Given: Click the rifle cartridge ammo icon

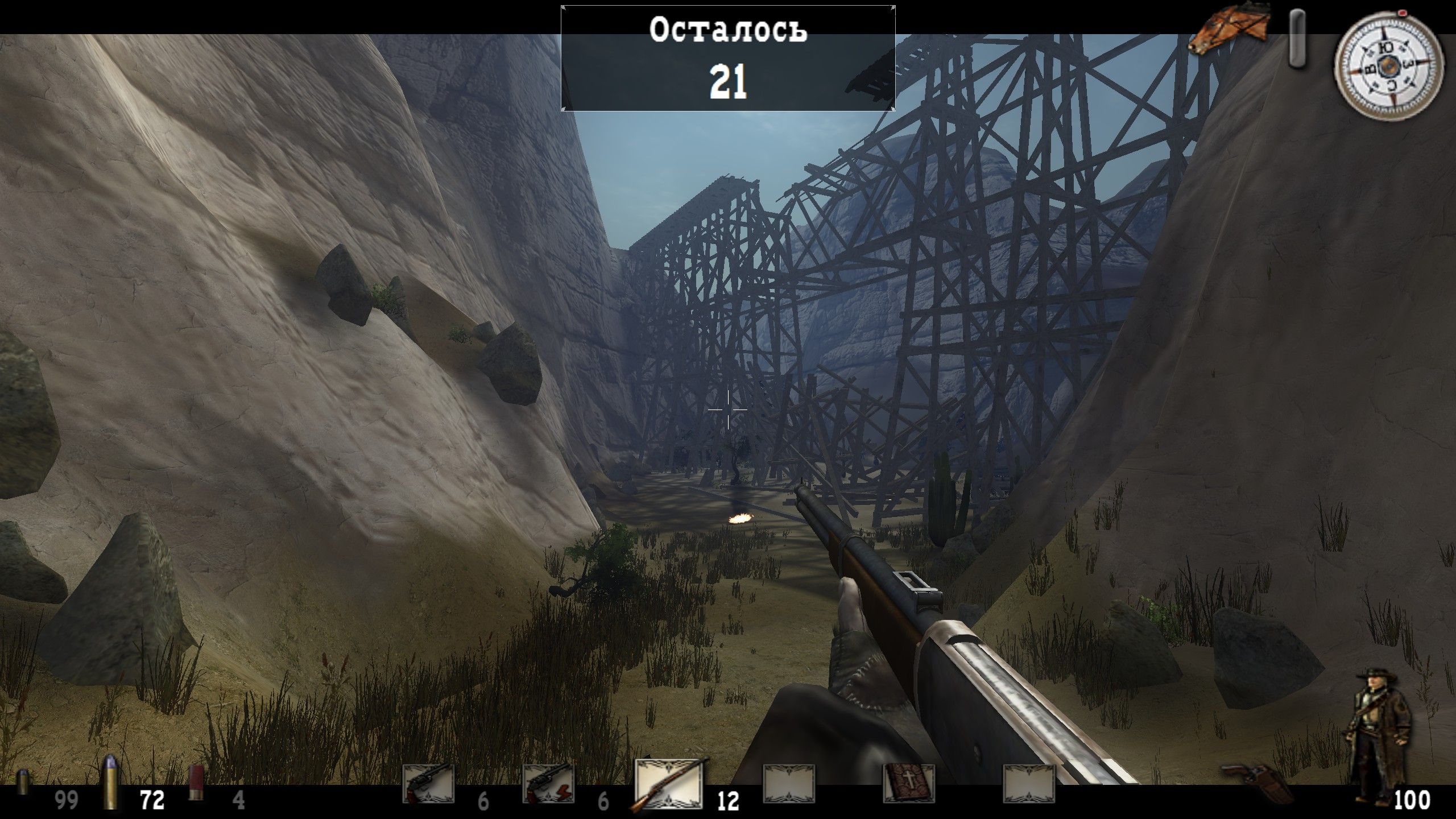Looking at the screenshot, I should 110,788.
